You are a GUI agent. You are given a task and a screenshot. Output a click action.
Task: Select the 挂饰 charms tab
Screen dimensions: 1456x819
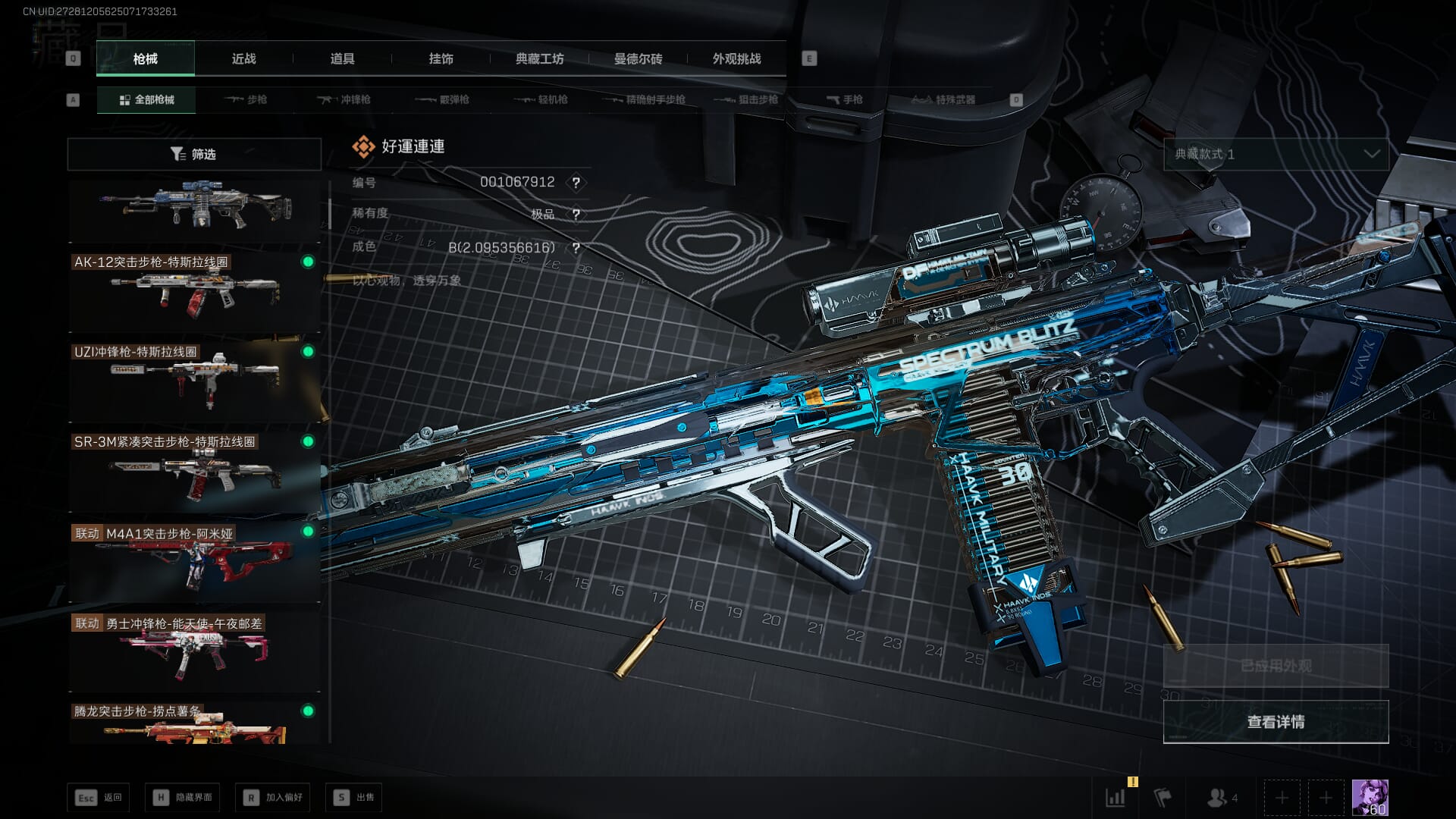[441, 58]
